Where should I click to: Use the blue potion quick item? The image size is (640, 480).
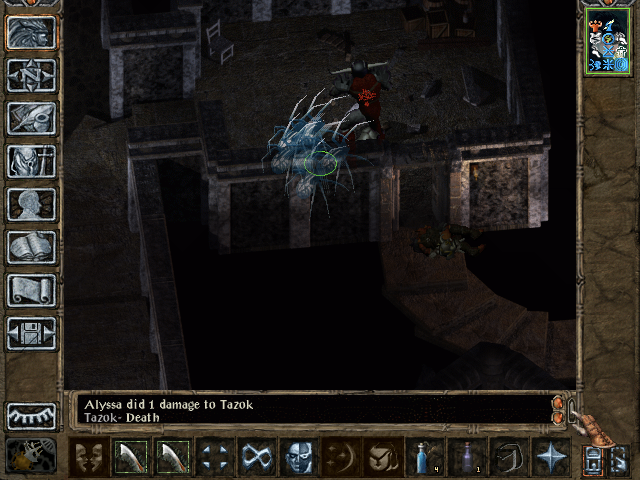point(427,458)
